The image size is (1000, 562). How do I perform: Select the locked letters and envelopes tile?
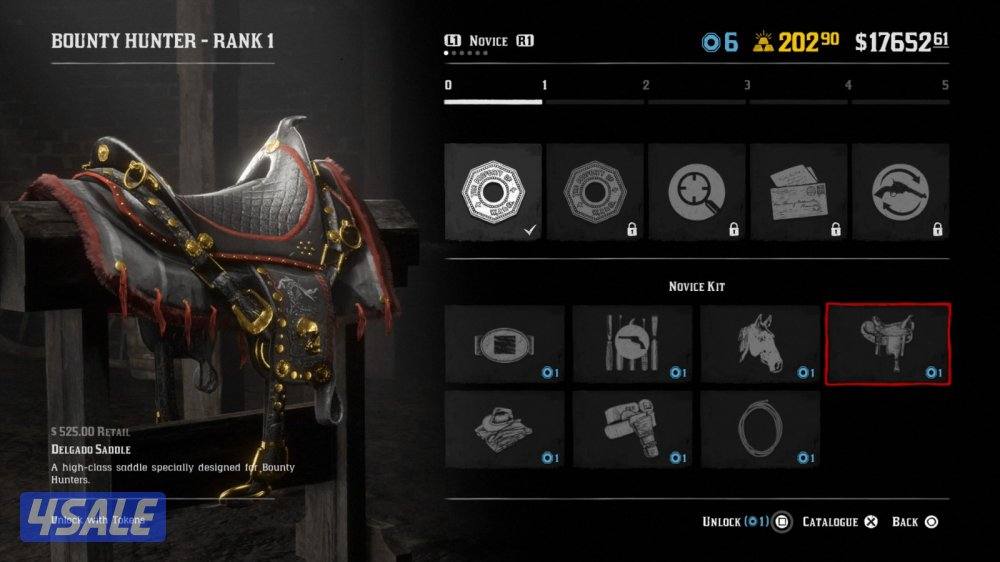(x=799, y=191)
